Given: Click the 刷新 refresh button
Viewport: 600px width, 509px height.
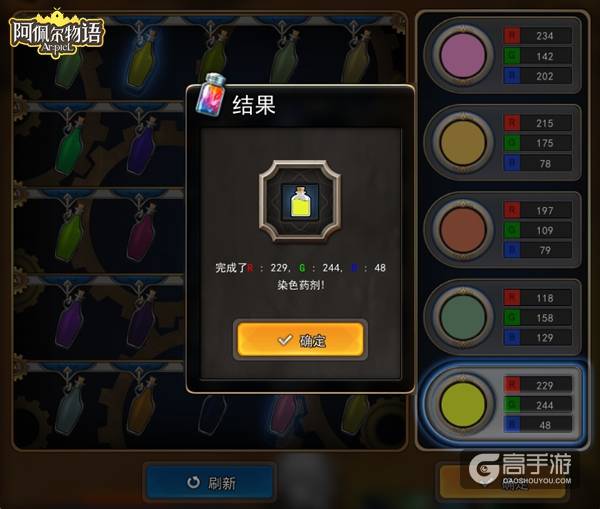Looking at the screenshot, I should tap(210, 482).
